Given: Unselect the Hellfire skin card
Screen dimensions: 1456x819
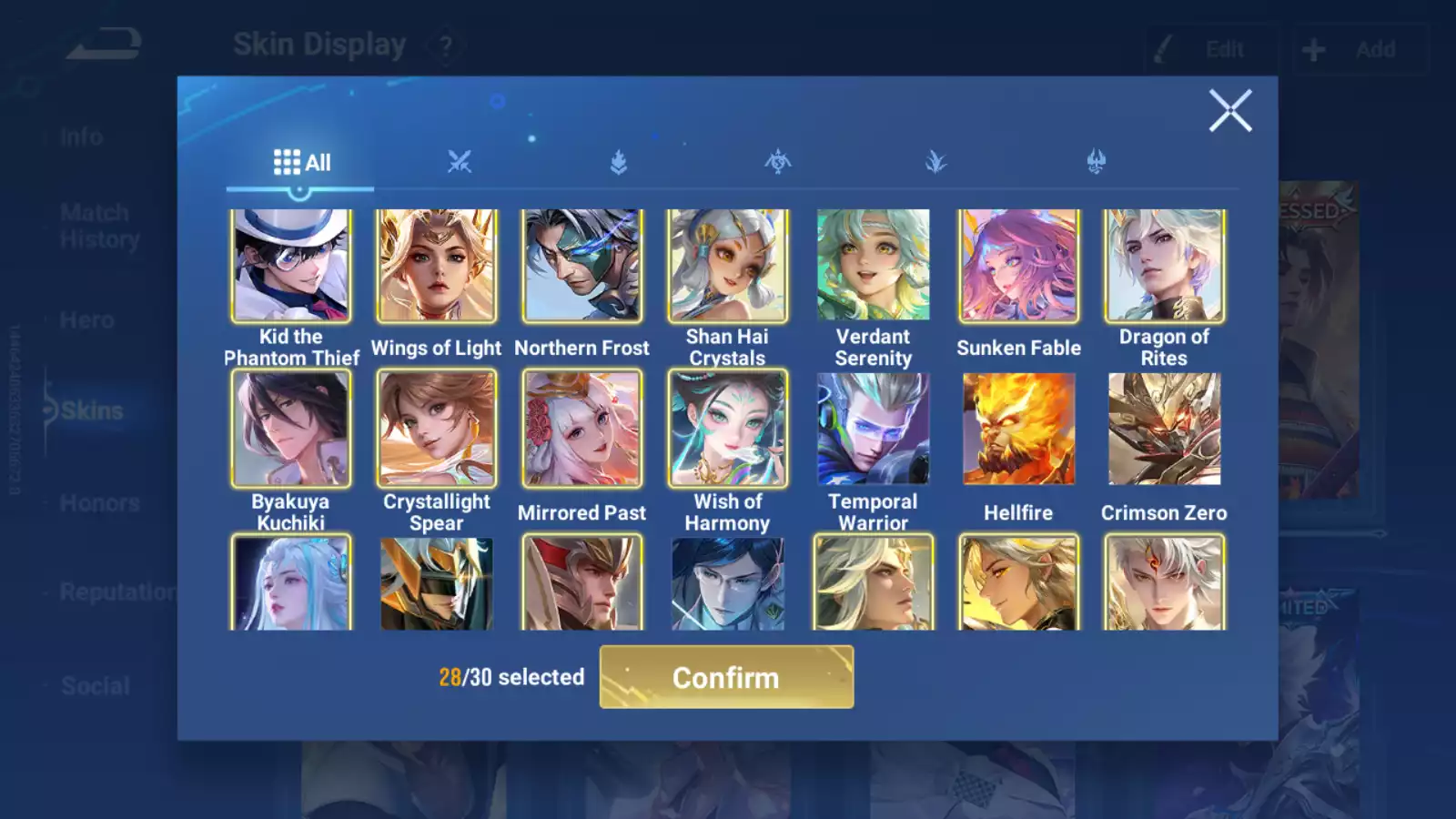Looking at the screenshot, I should point(1018,428).
